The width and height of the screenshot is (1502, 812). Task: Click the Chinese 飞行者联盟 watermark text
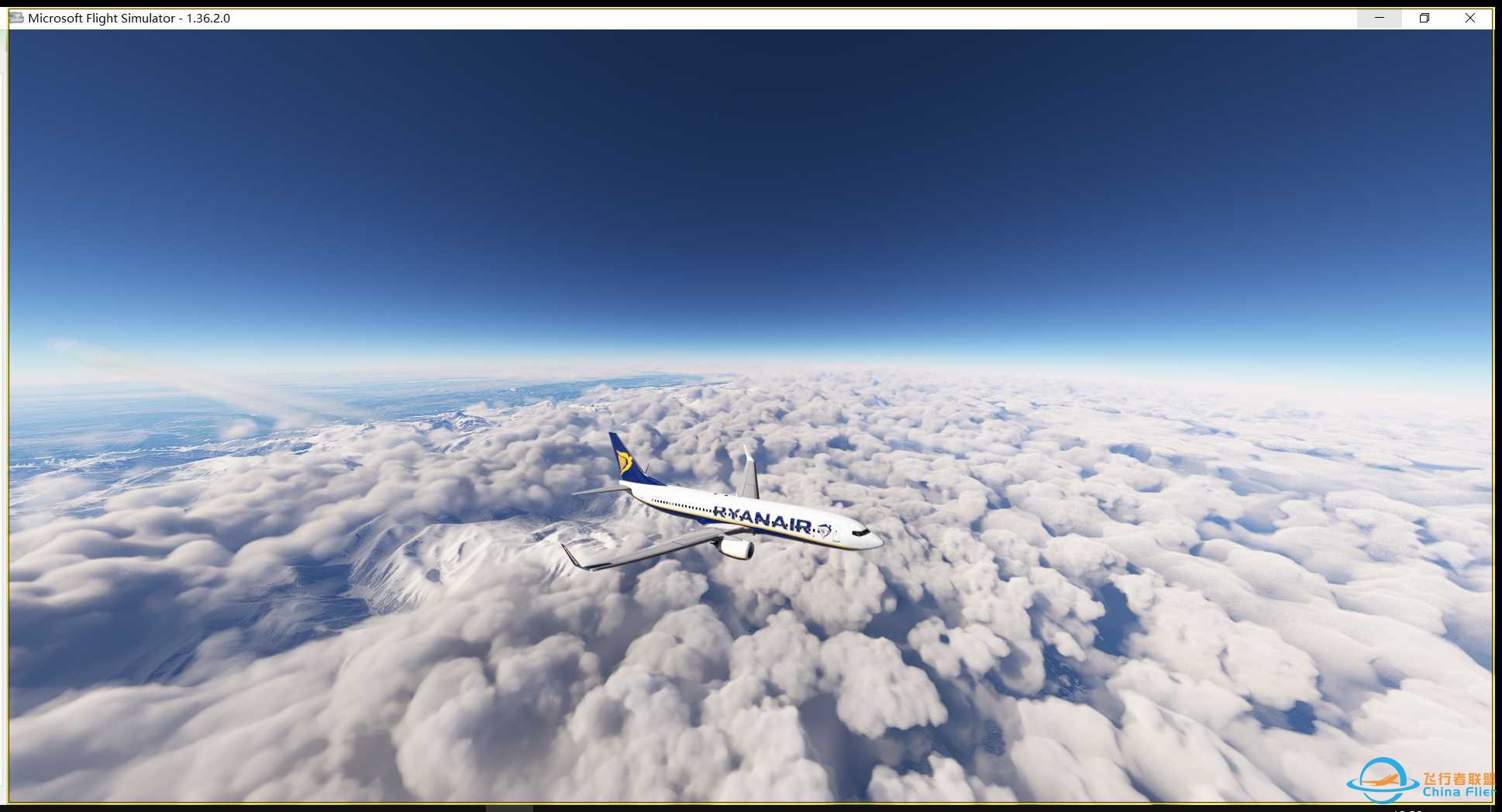tap(1455, 779)
